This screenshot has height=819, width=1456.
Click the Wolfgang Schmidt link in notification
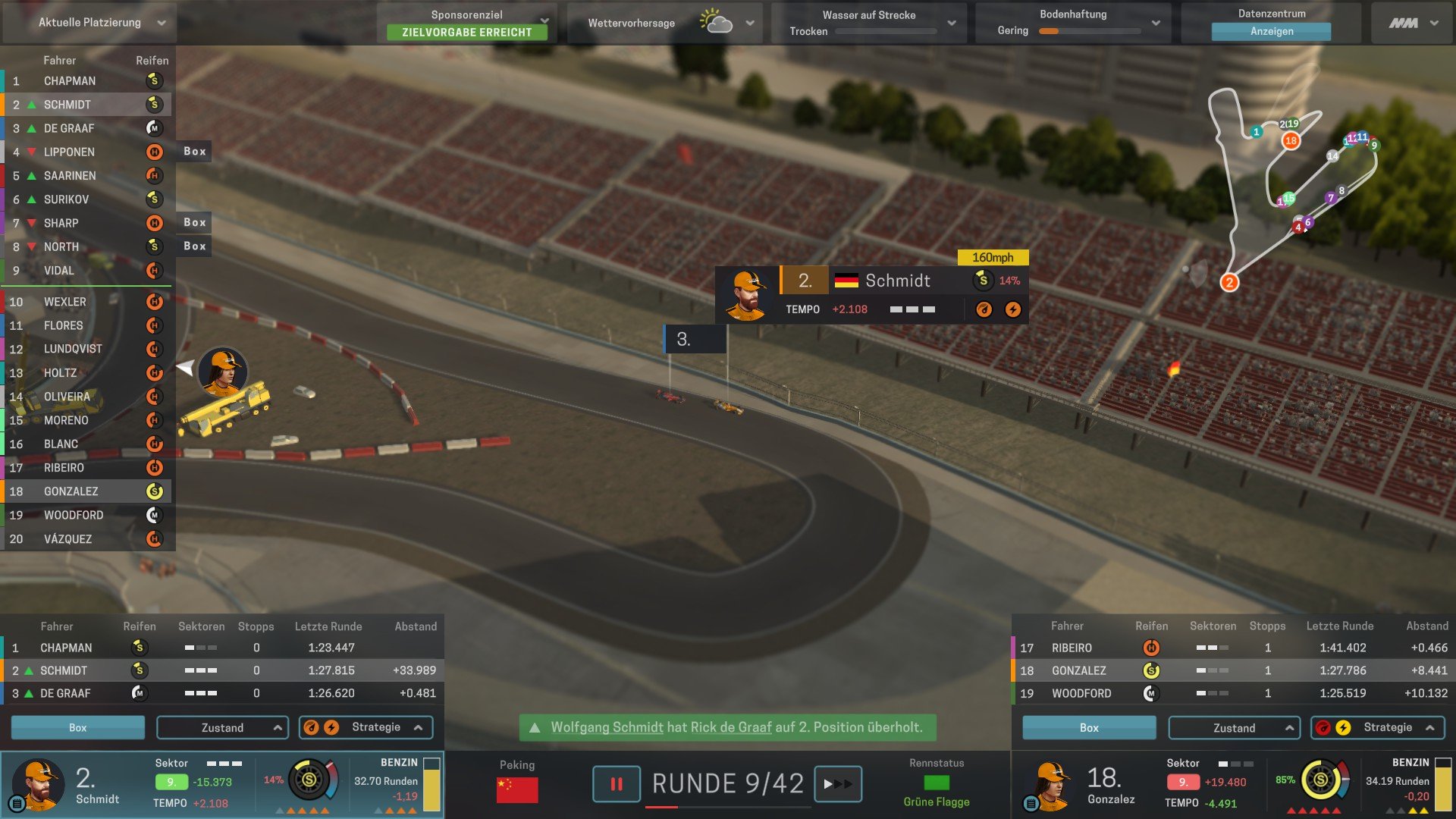point(607,727)
